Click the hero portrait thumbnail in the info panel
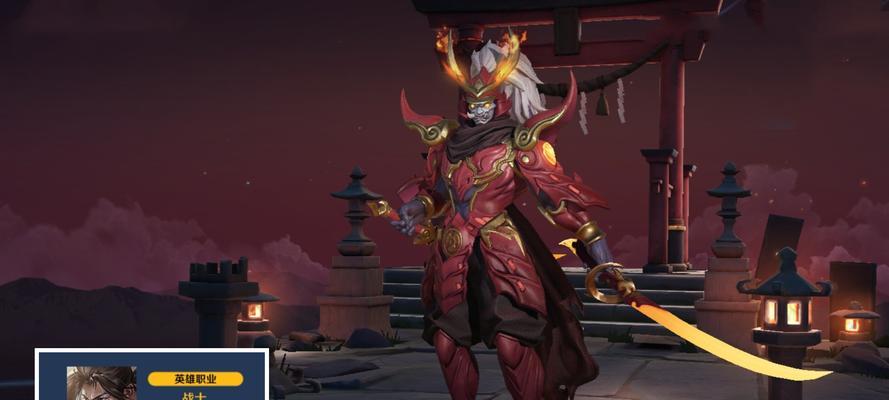 pyautogui.click(x=101, y=384)
